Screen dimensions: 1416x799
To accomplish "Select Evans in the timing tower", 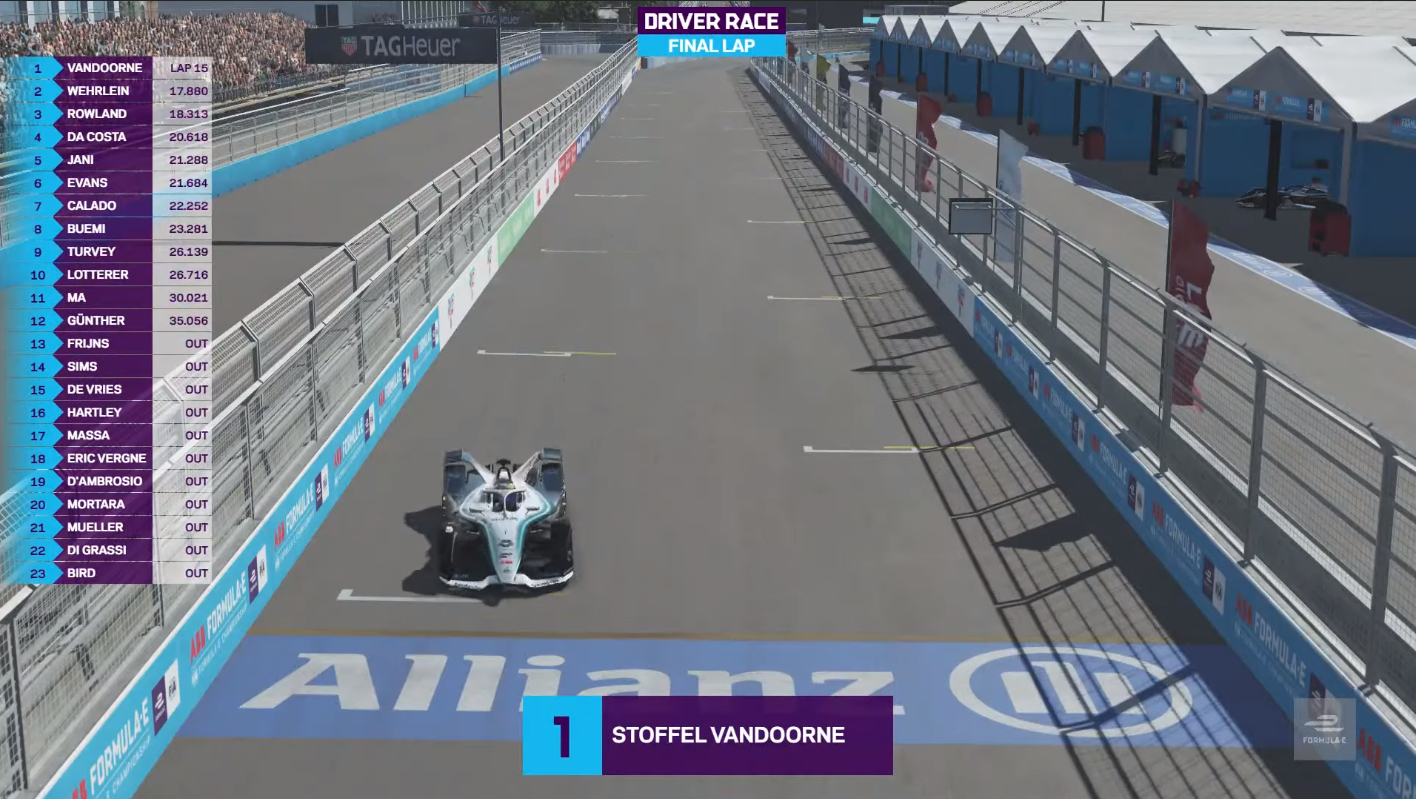I will point(108,183).
